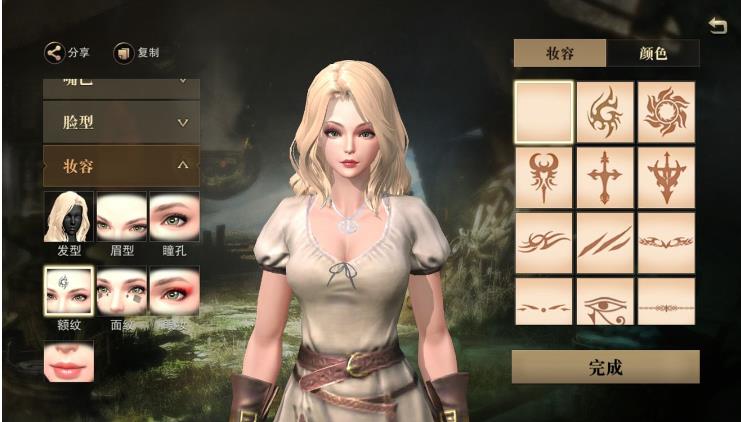The image size is (741, 422).
Task: Pick the circular sun swirl pattern
Action: pyautogui.click(x=666, y=111)
